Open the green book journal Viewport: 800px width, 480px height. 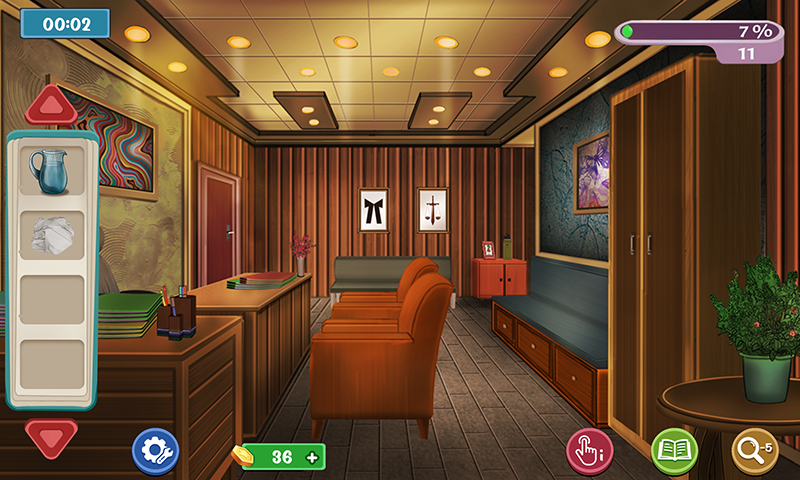point(674,451)
